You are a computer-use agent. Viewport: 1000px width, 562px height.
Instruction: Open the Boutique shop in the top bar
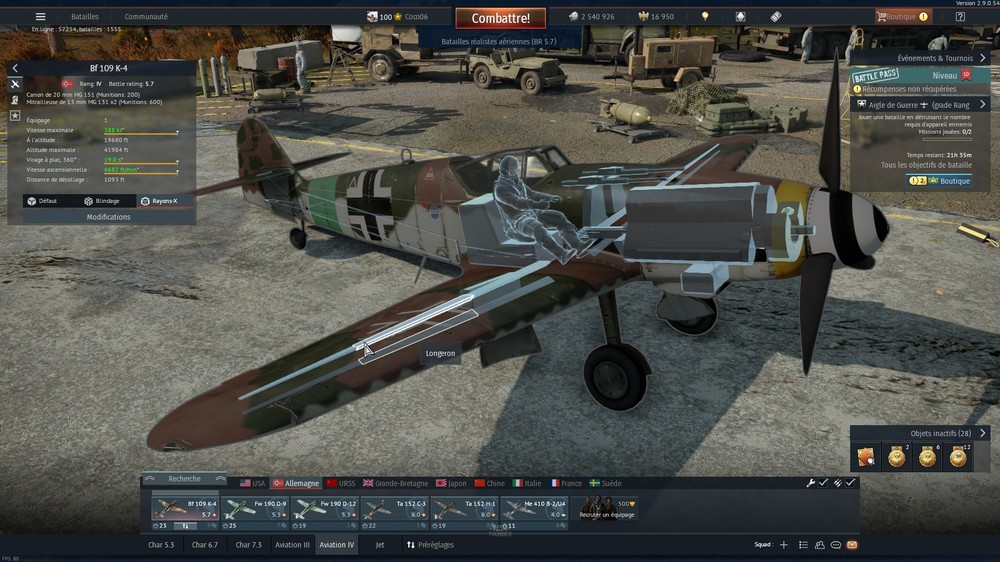coord(902,17)
